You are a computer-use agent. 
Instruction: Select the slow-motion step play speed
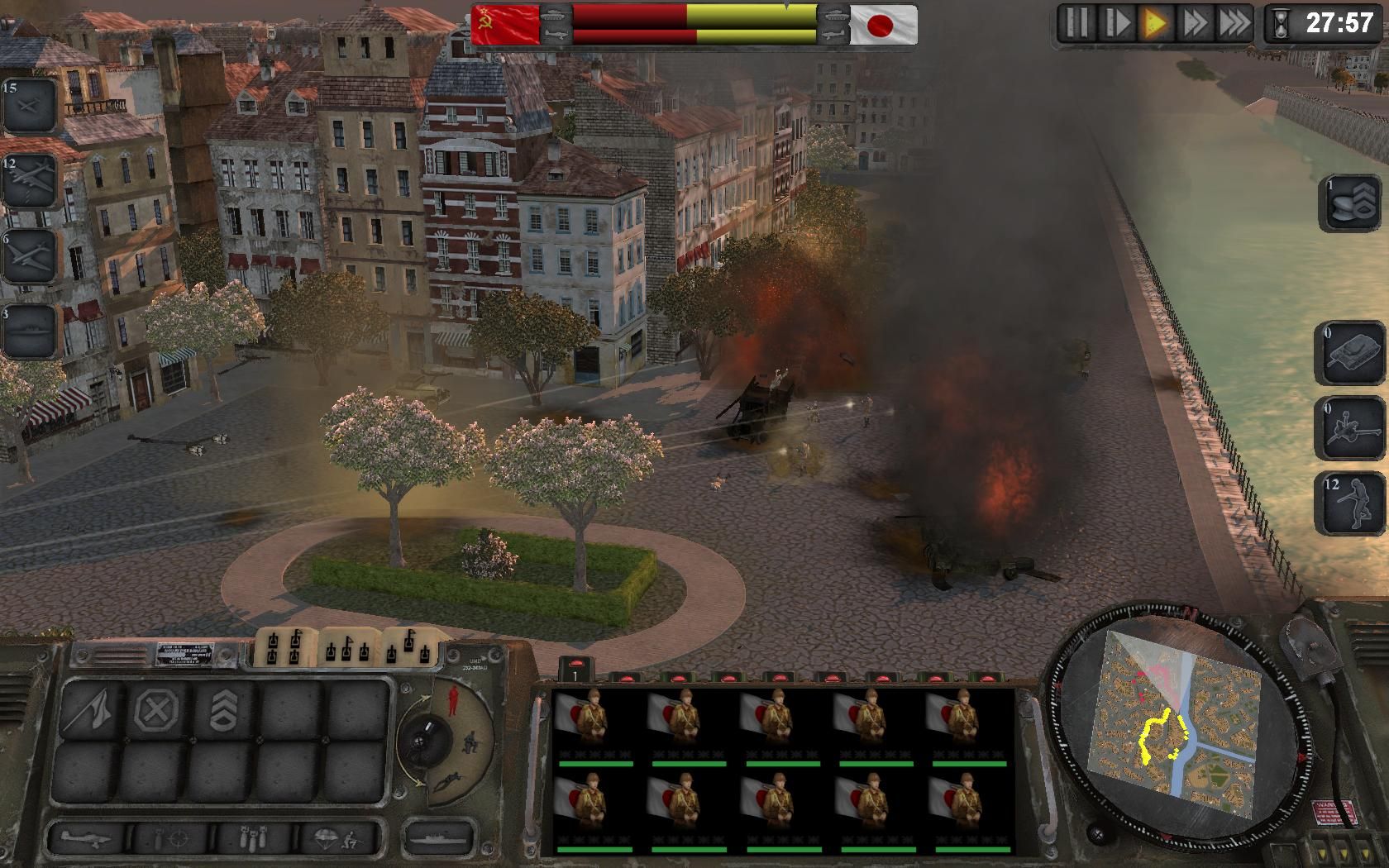1116,23
